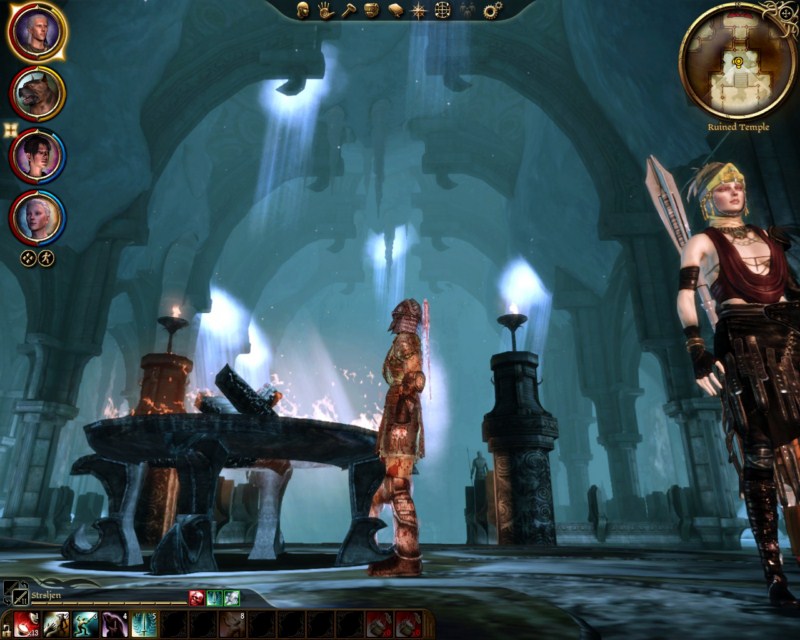Use the red health poultice quickbar slot
The image size is (800, 640).
[27, 624]
